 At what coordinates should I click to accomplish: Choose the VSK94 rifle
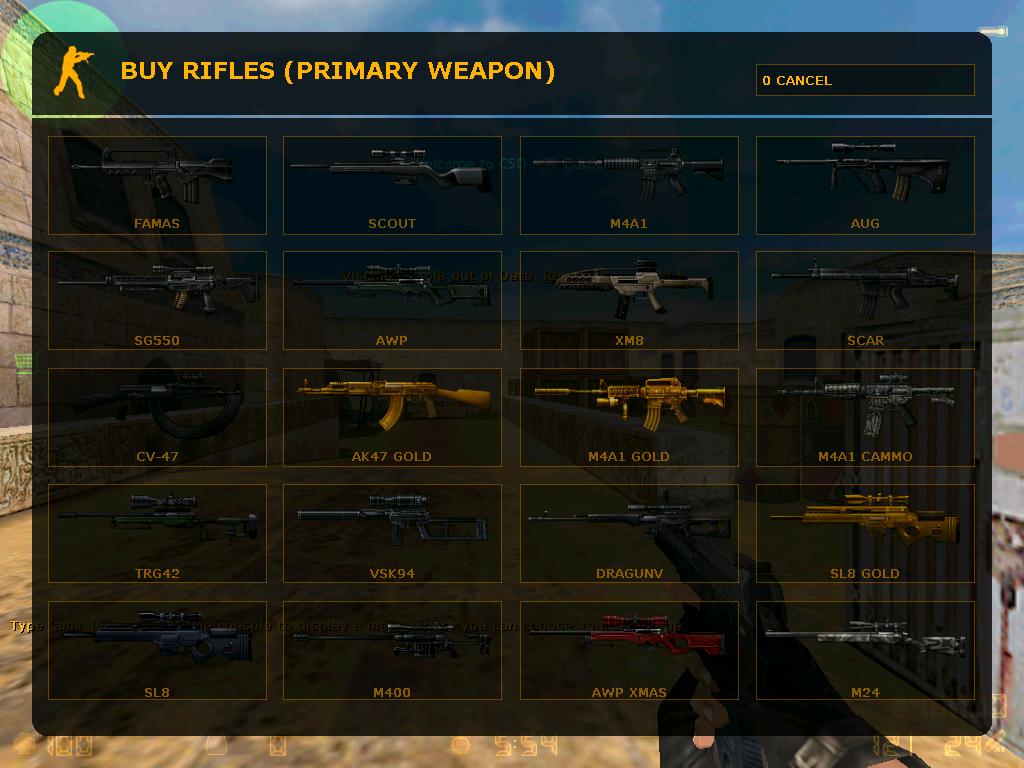tap(392, 534)
